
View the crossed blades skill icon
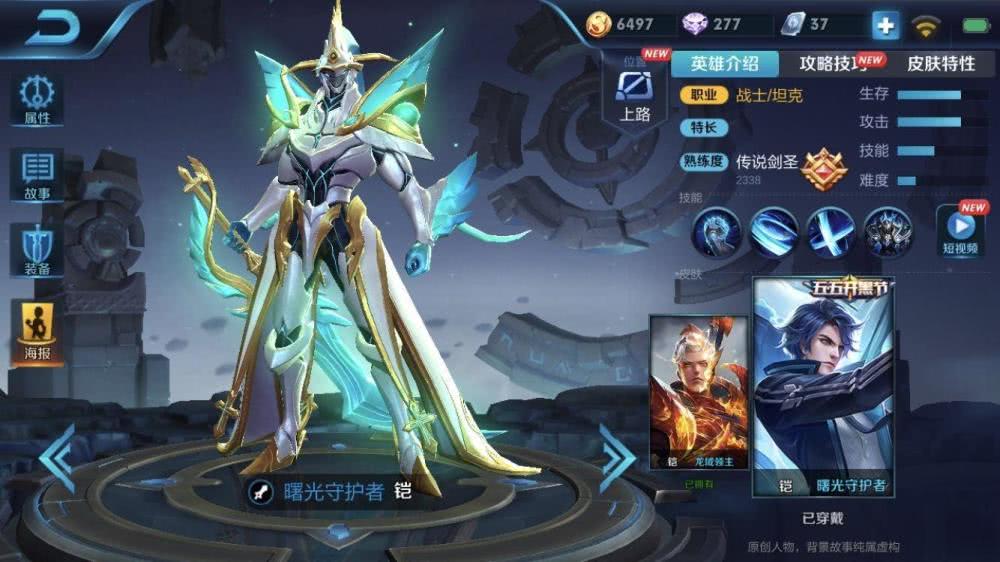pyautogui.click(x=830, y=232)
